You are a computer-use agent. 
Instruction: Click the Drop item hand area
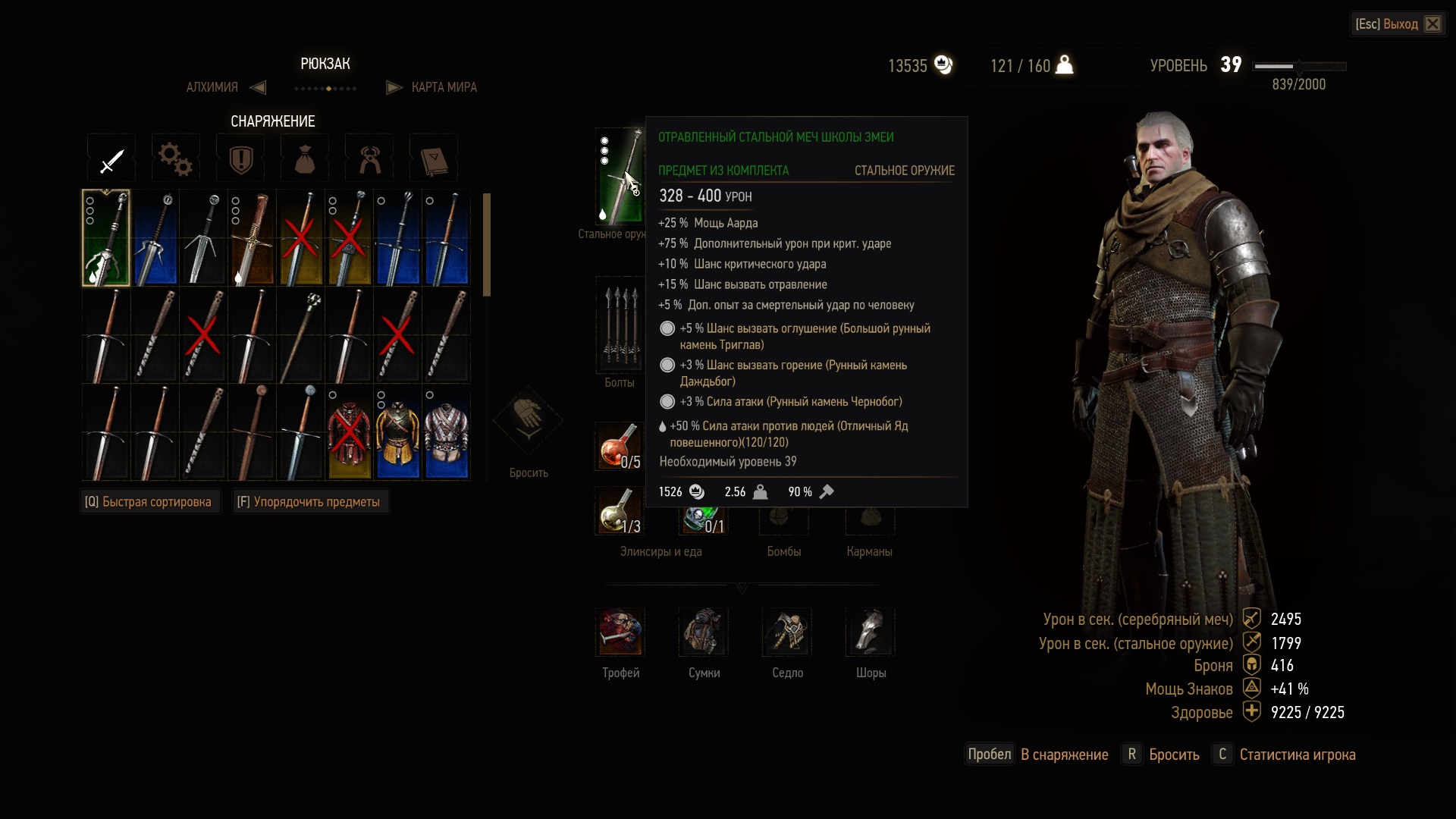pyautogui.click(x=528, y=421)
